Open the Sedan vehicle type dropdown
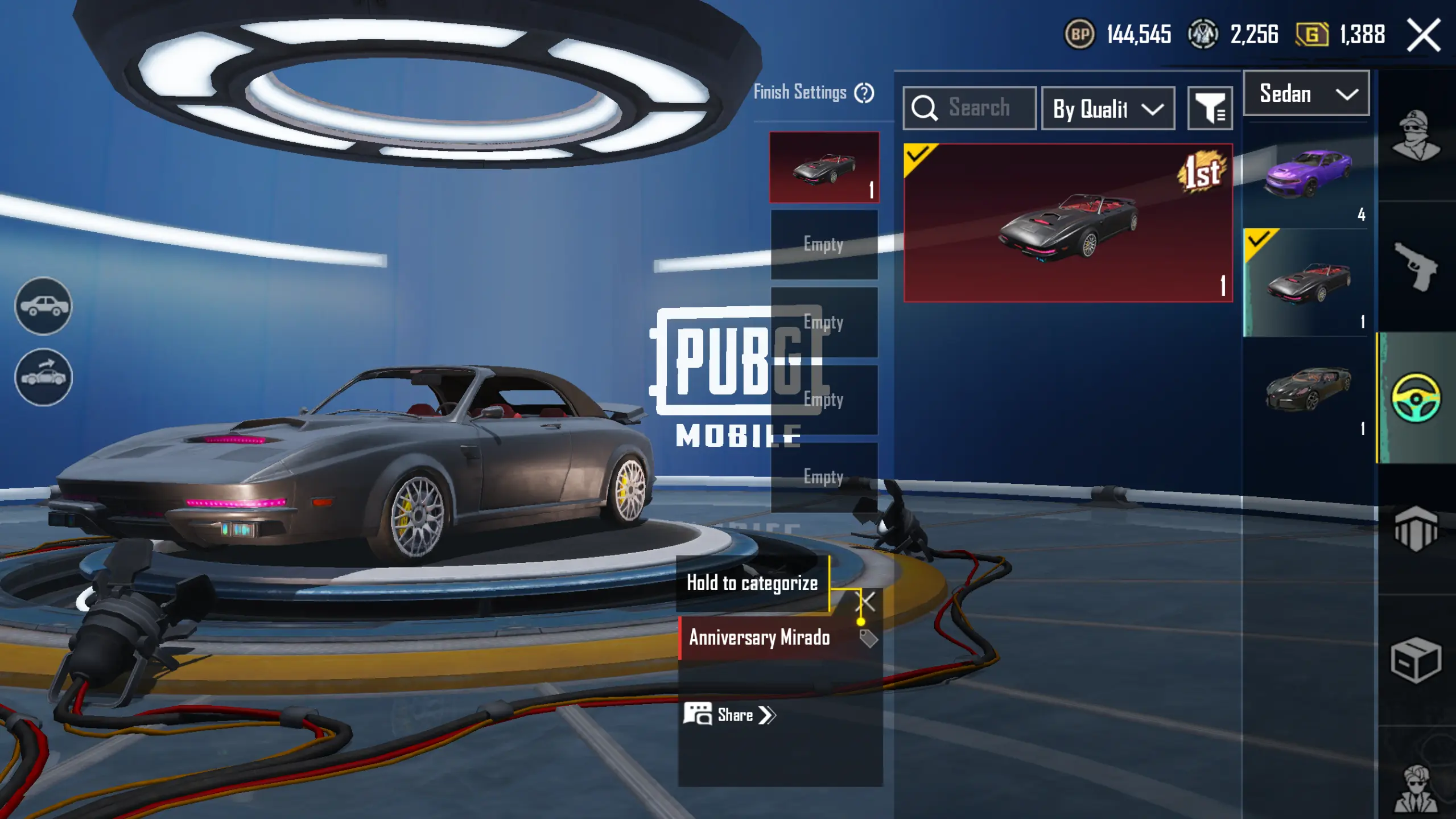Viewport: 1456px width, 819px height. tap(1306, 94)
